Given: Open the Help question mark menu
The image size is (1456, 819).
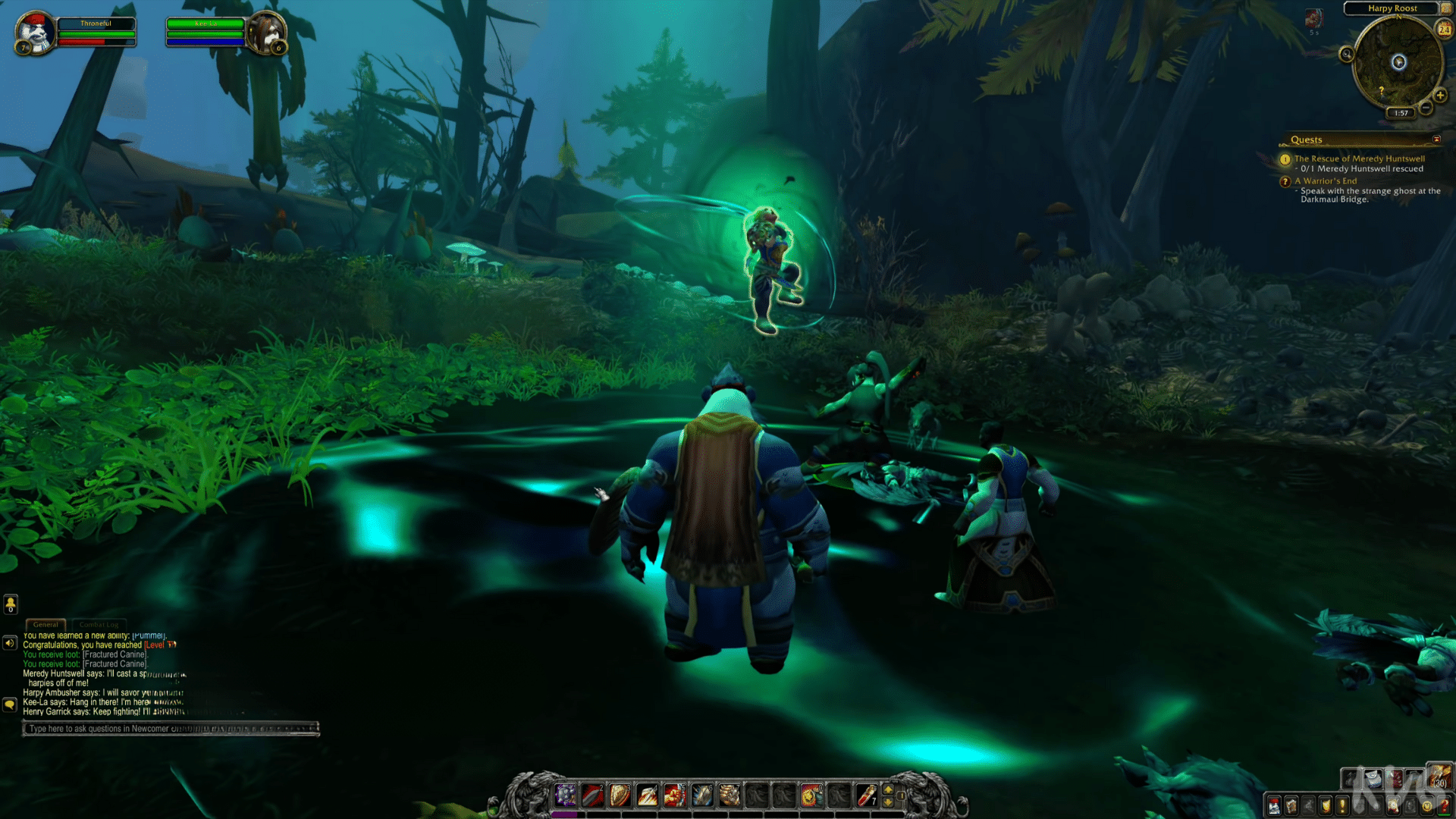Looking at the screenshot, I should tap(1445, 806).
